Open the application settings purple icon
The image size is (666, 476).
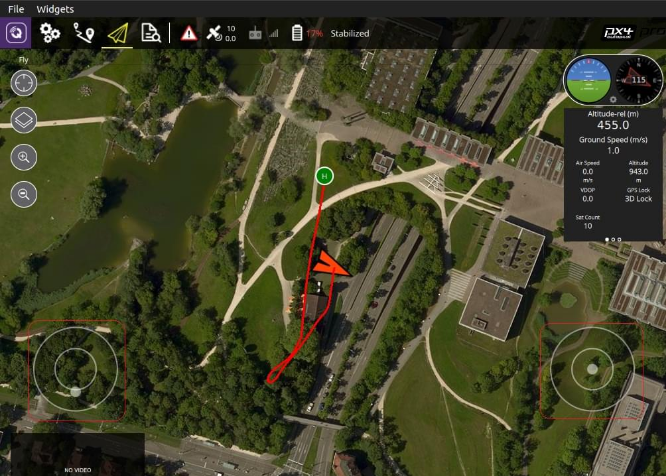(17, 33)
